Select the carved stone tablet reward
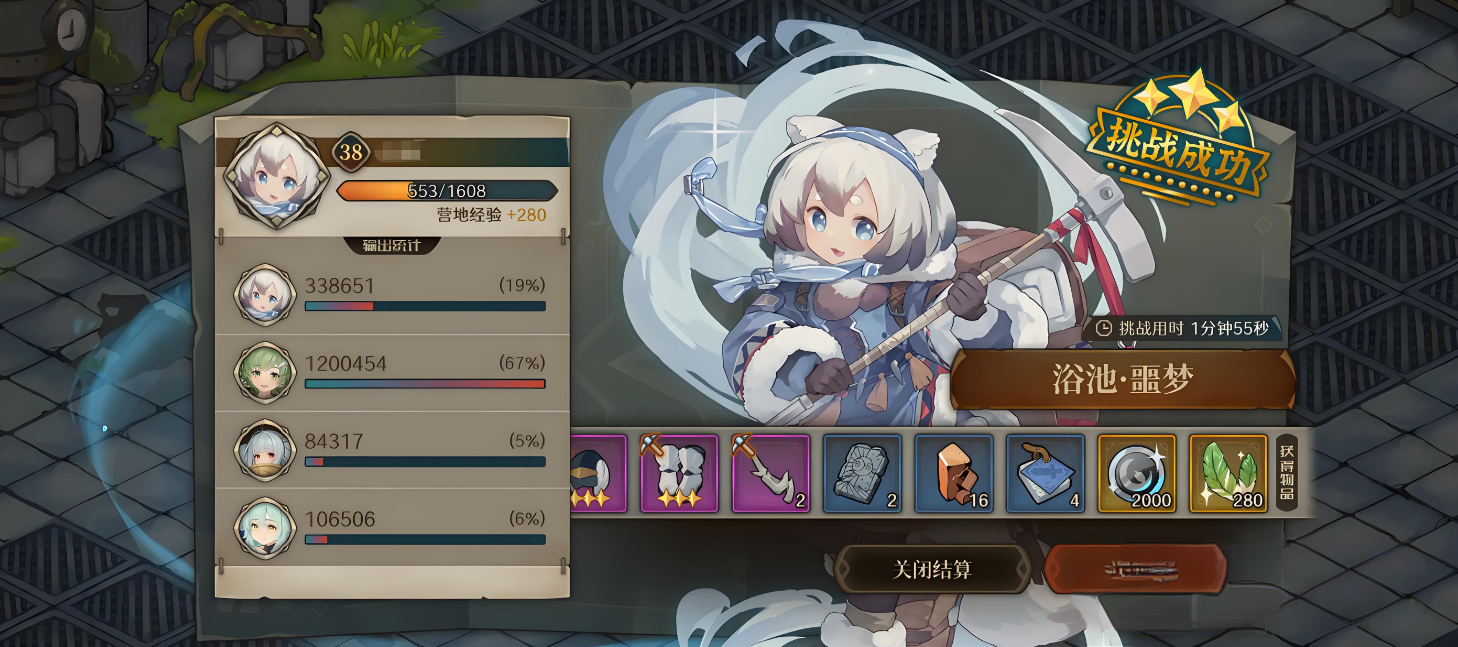 coord(862,473)
